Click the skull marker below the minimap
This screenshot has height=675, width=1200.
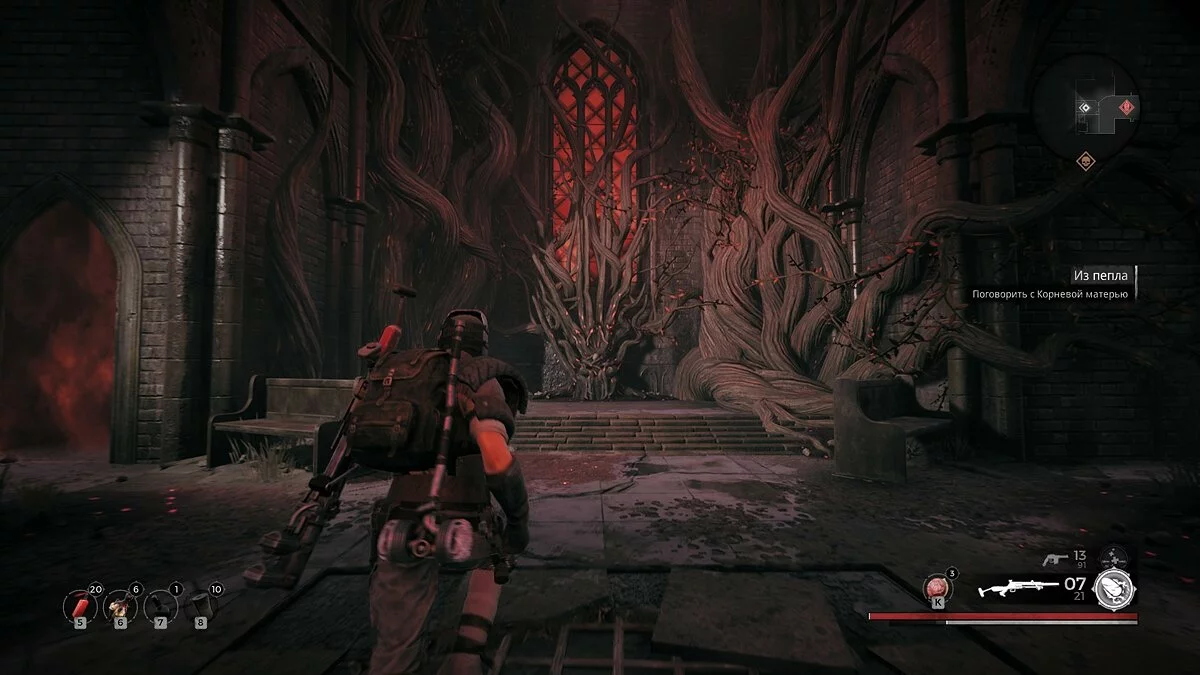point(1085,160)
